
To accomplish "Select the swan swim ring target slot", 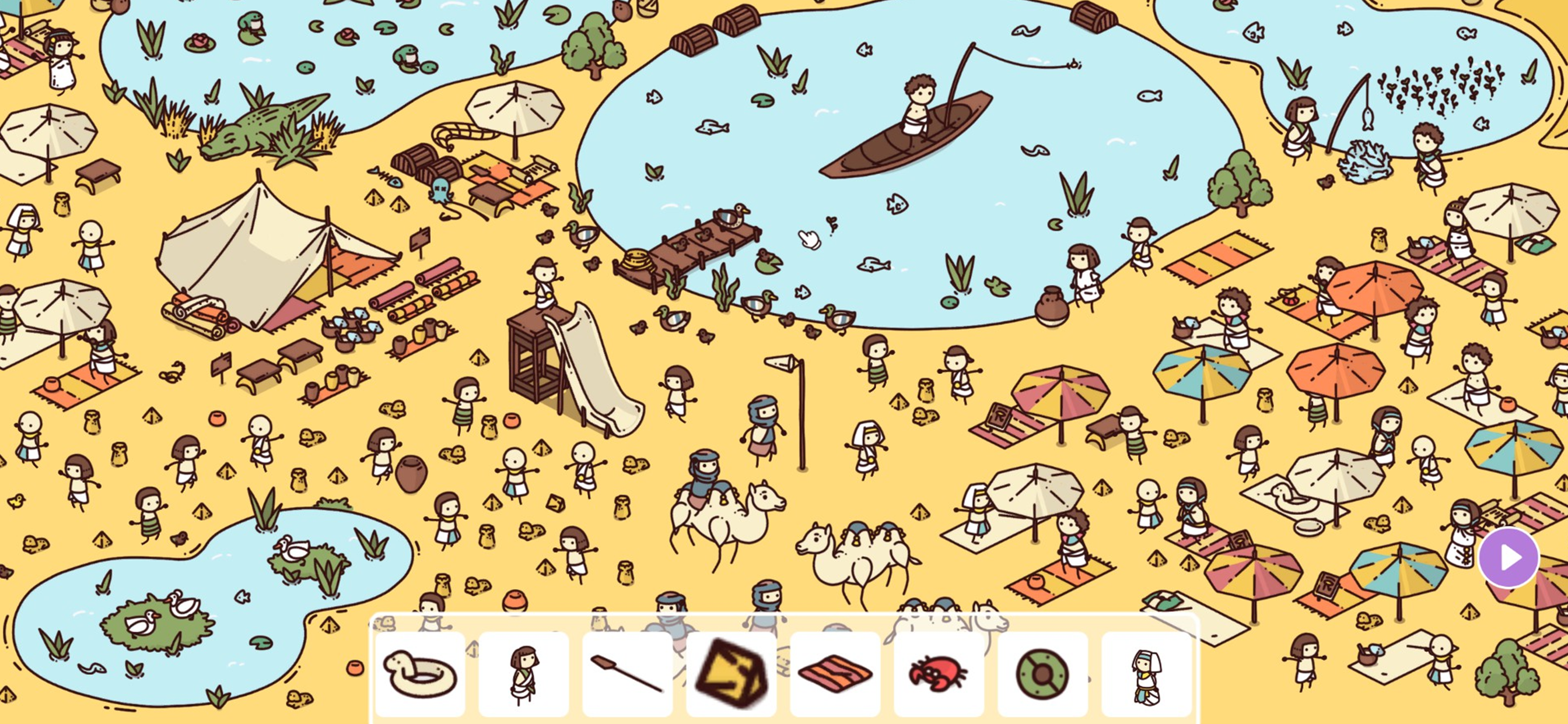I will (420, 673).
